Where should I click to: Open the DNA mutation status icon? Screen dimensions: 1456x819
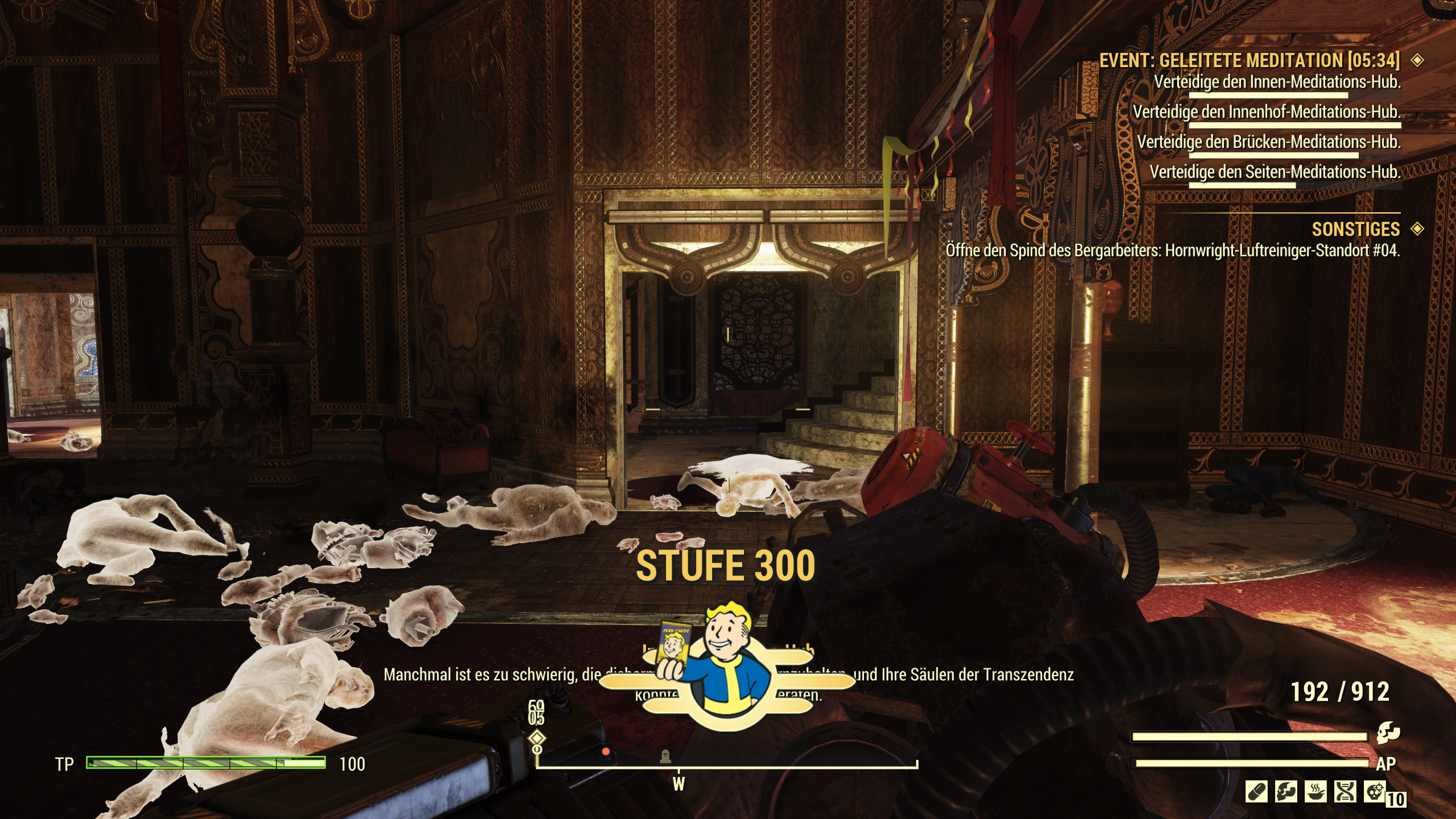pos(1345,792)
